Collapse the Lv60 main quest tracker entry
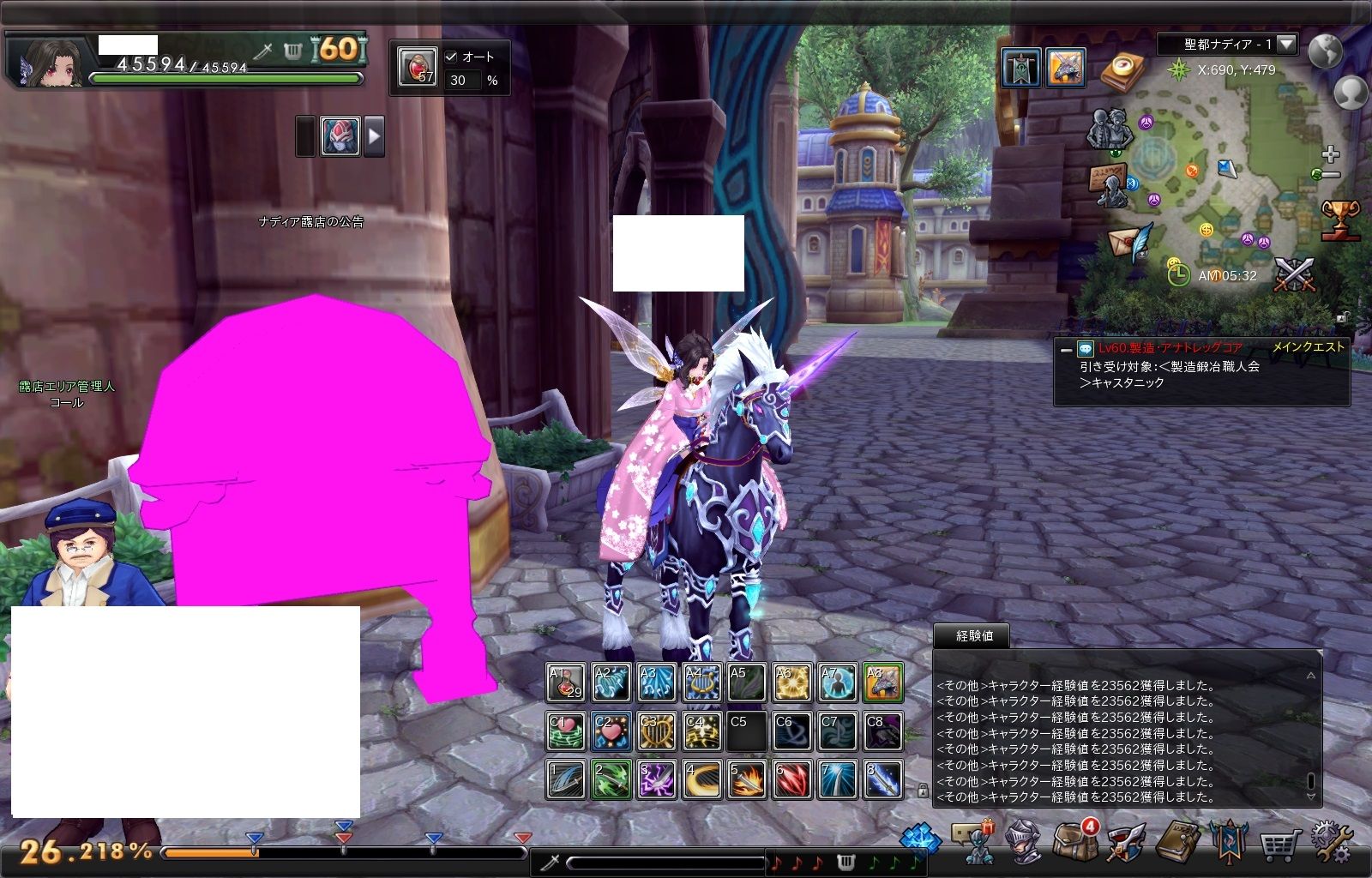Image resolution: width=1372 pixels, height=878 pixels. click(1065, 349)
